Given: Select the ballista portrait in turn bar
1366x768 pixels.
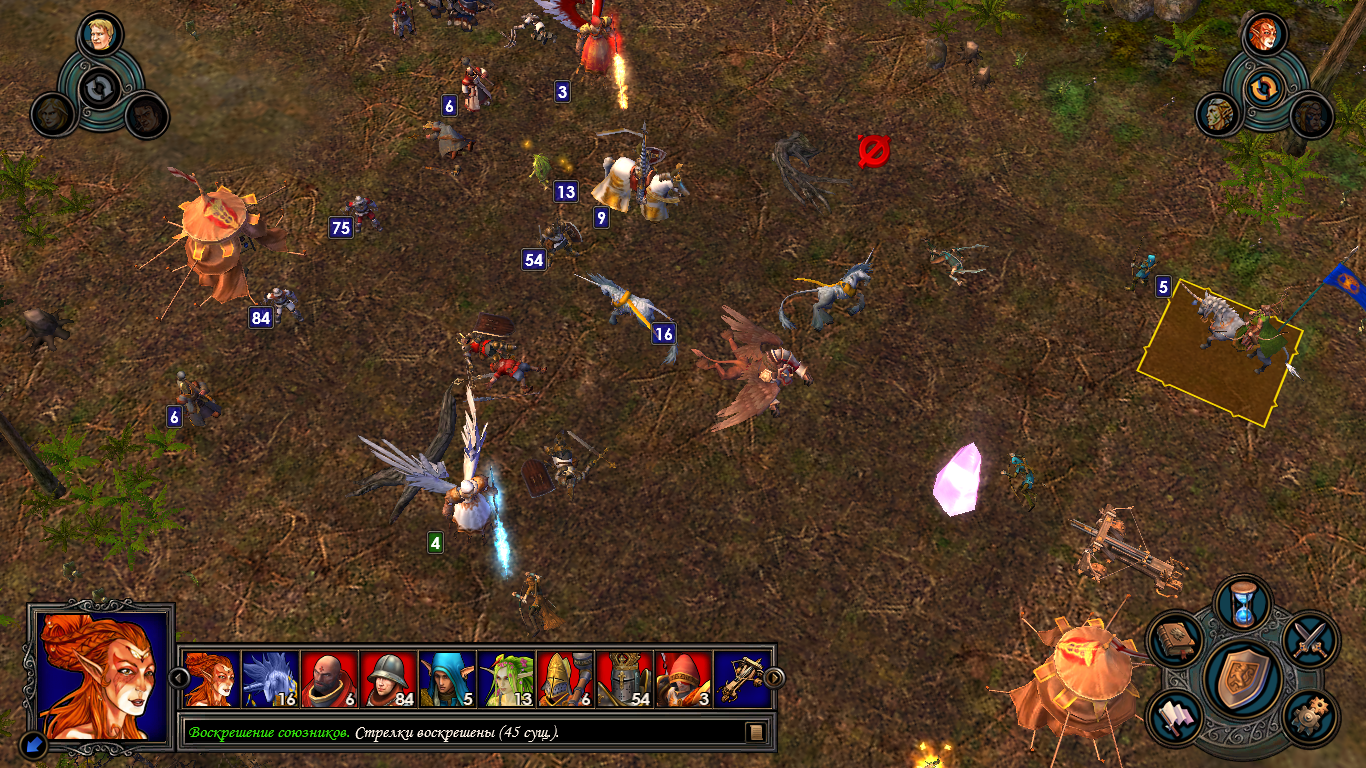Looking at the screenshot, I should pos(742,679).
